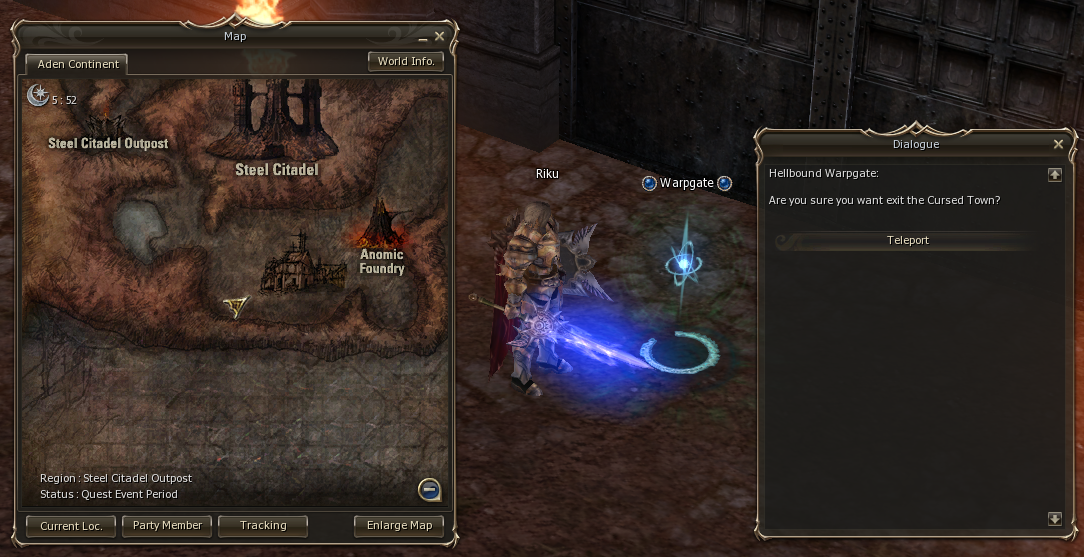Click the Tracking button

263,525
